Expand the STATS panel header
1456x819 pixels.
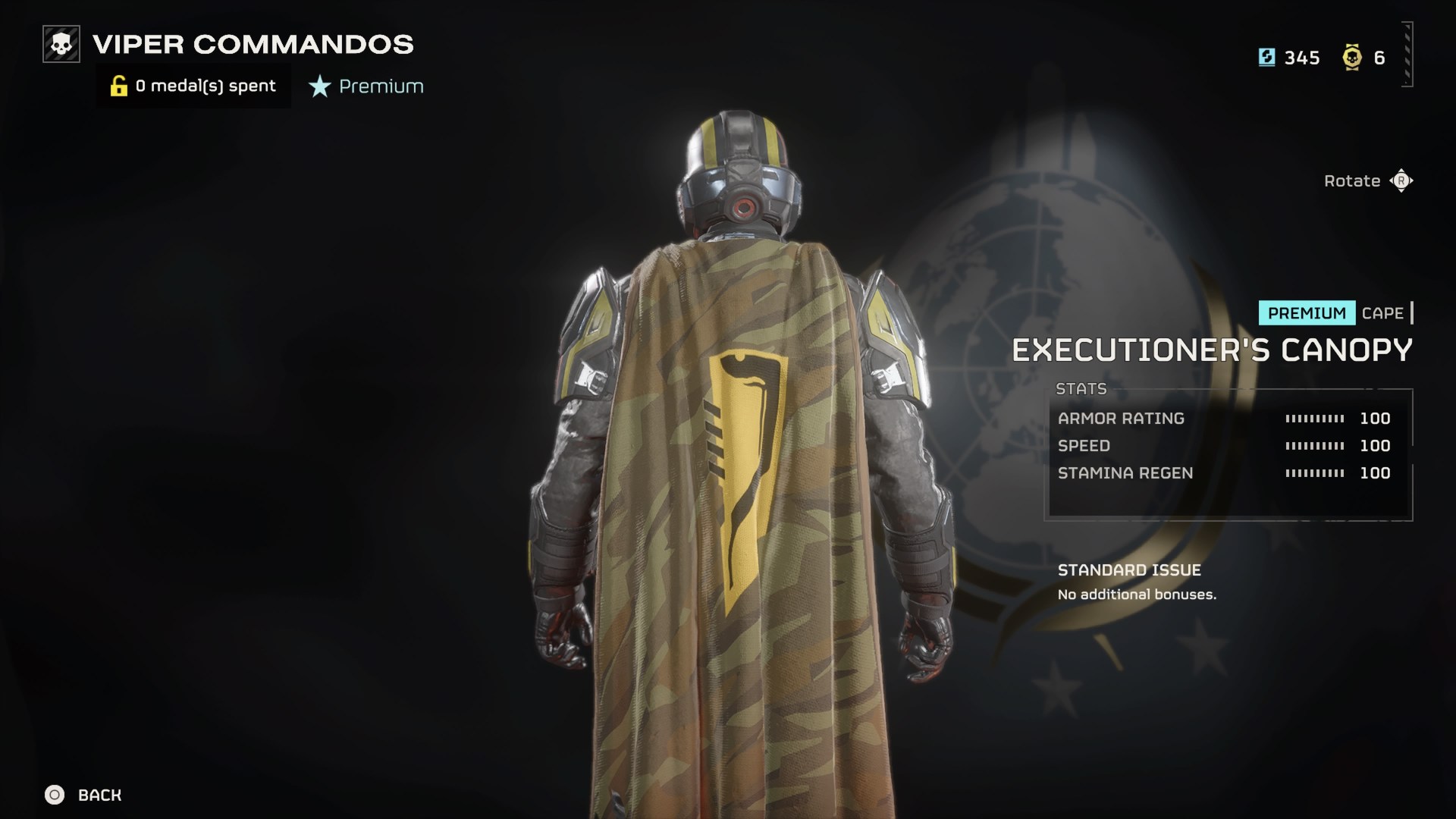(x=1080, y=388)
